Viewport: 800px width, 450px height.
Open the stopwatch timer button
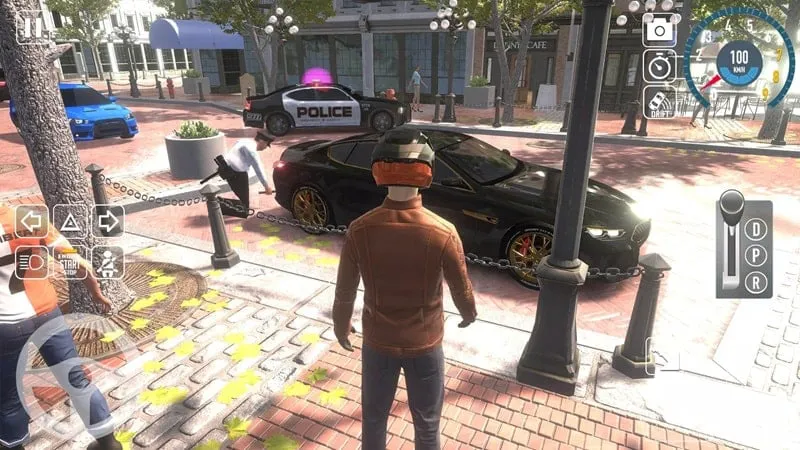point(659,65)
